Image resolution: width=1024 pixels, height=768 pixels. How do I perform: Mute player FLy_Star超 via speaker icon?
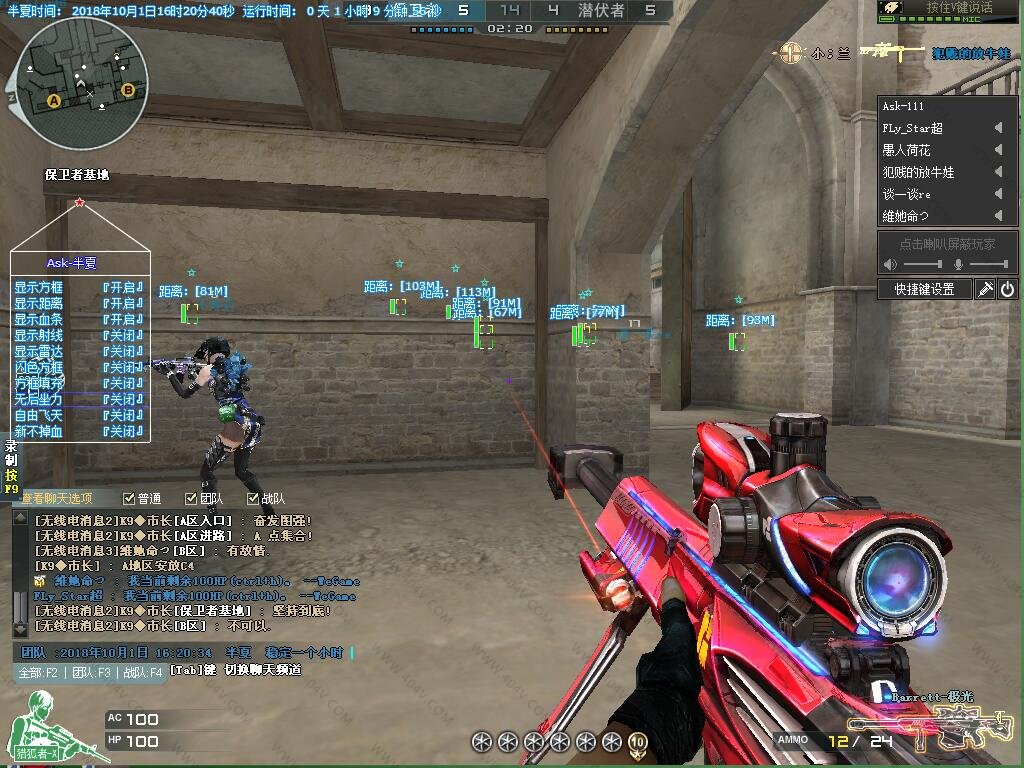997,128
